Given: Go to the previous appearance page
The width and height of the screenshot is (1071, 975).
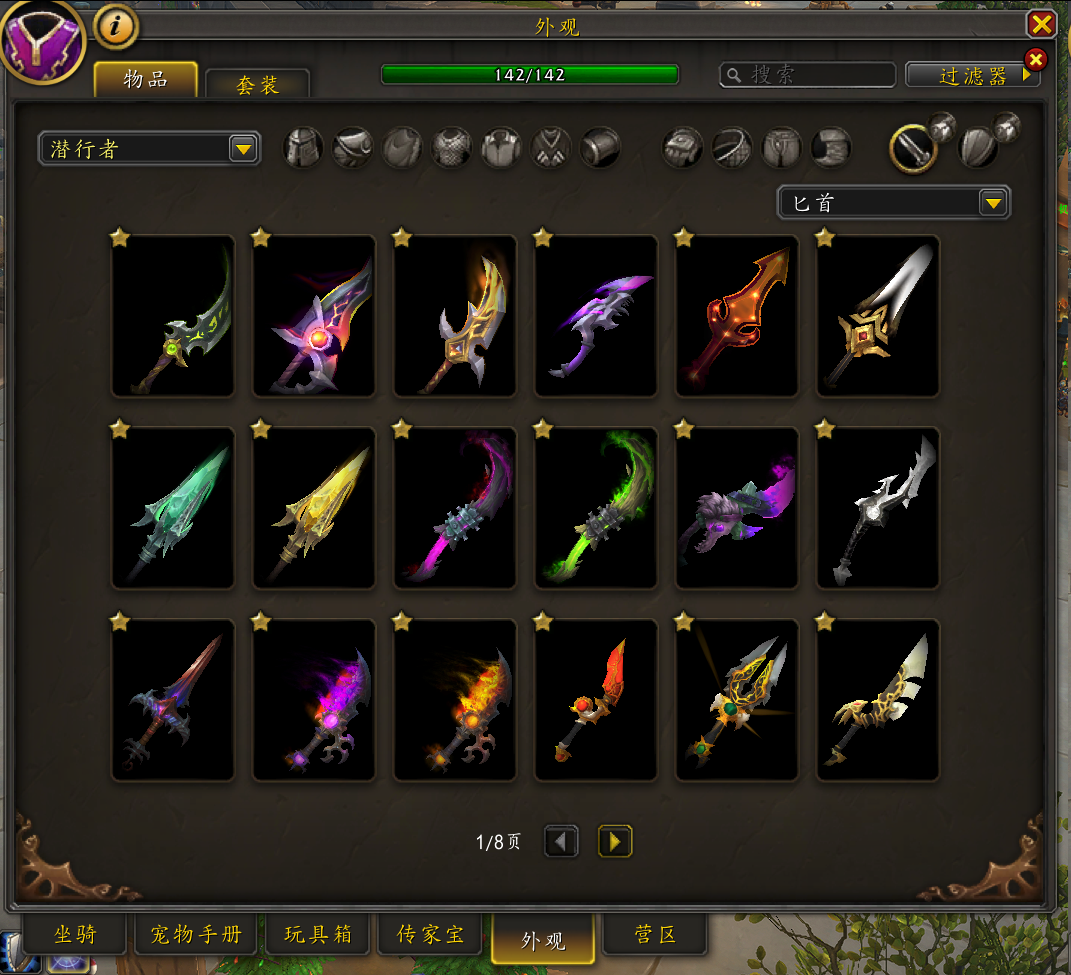Looking at the screenshot, I should (561, 842).
